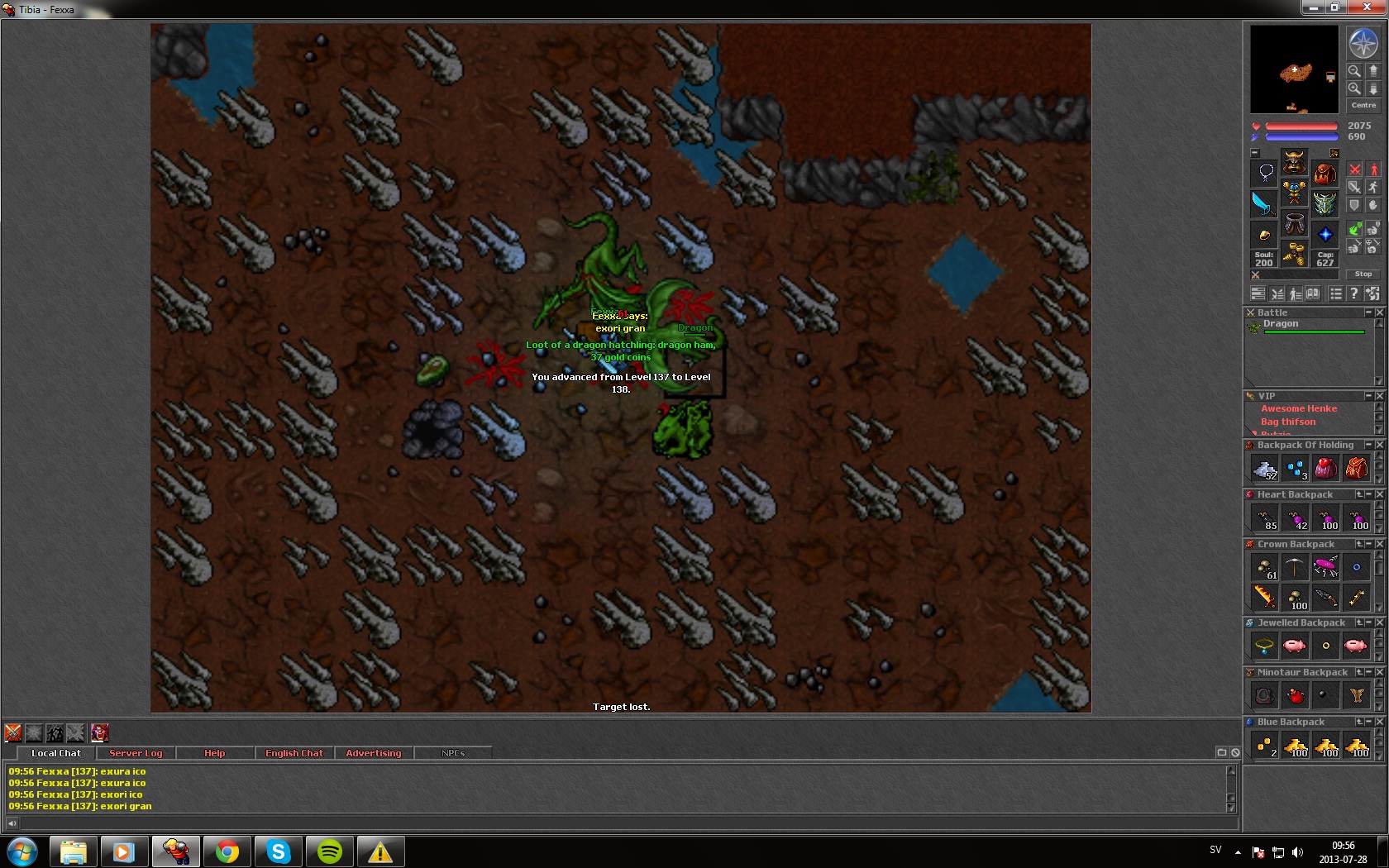Click the Centre button beside the minimap
Viewport: 1389px width, 868px height.
pyautogui.click(x=1363, y=105)
